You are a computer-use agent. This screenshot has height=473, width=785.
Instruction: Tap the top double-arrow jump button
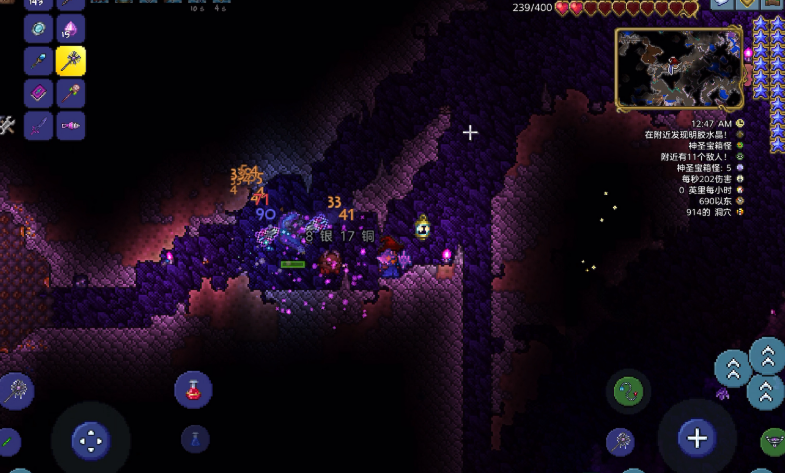coord(767,355)
